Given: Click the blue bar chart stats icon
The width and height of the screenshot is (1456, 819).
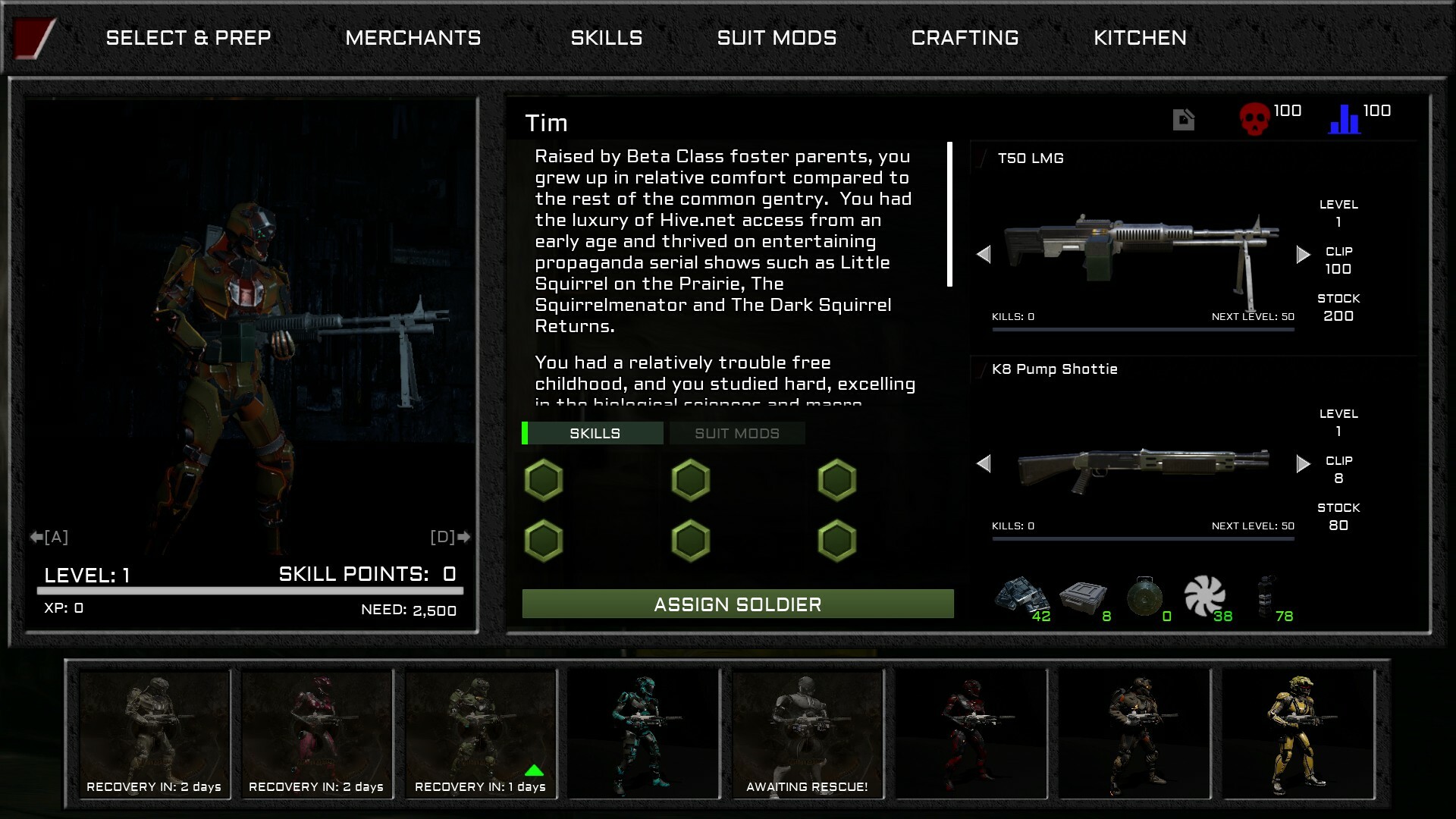Looking at the screenshot, I should (x=1344, y=118).
